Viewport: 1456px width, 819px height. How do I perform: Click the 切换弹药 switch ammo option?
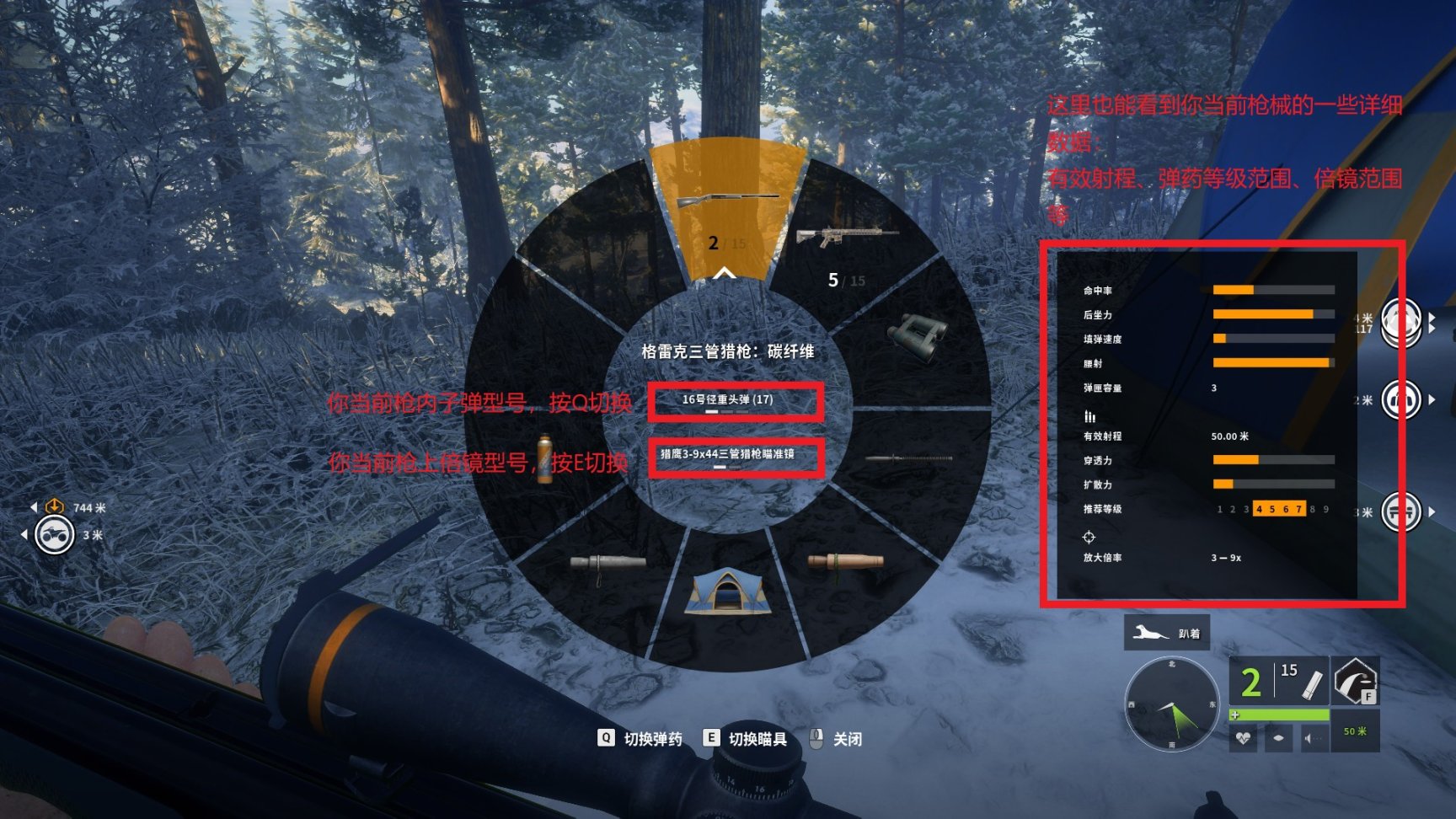click(641, 739)
